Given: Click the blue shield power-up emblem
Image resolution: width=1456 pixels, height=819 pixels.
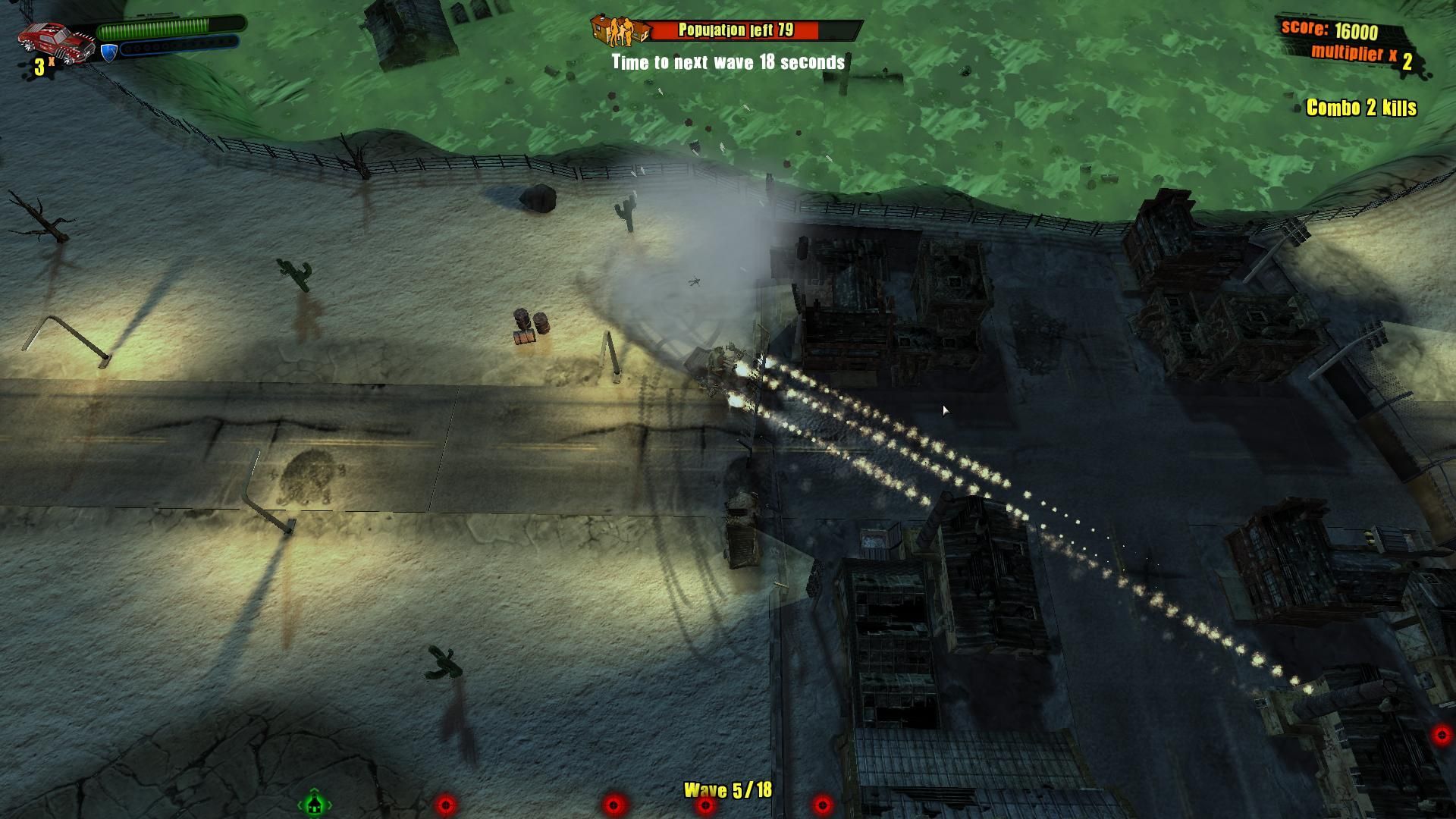Looking at the screenshot, I should [108, 51].
